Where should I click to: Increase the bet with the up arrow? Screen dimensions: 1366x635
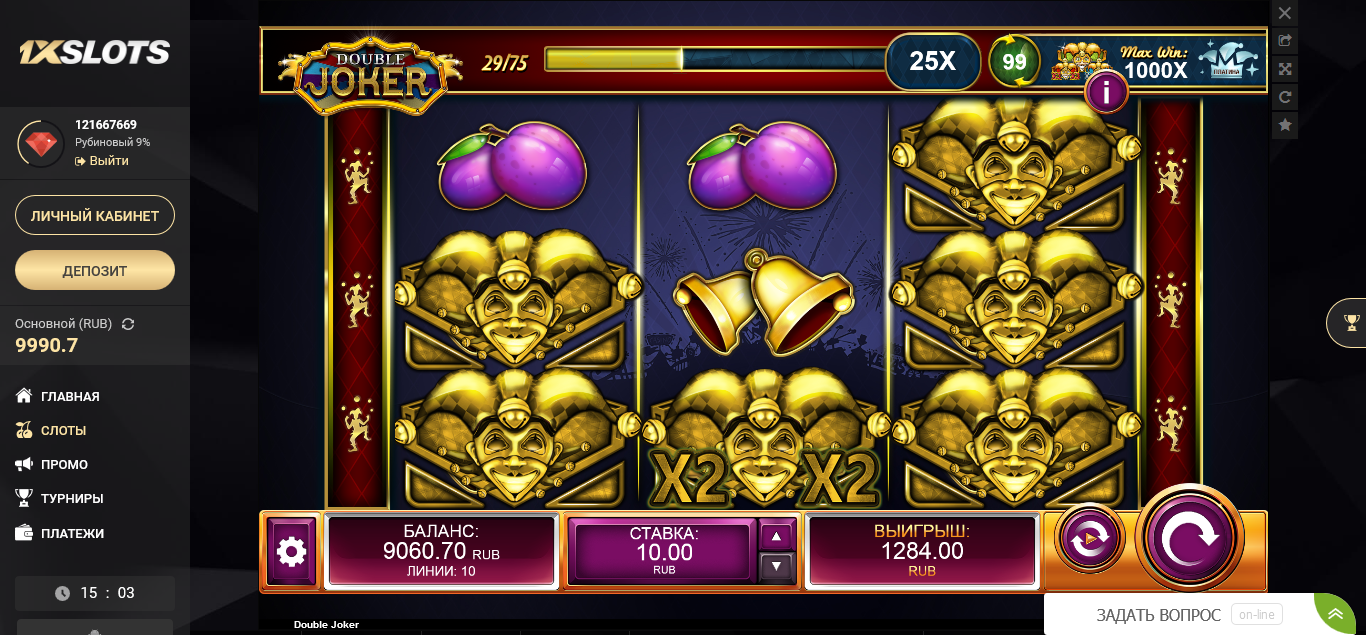click(x=777, y=536)
